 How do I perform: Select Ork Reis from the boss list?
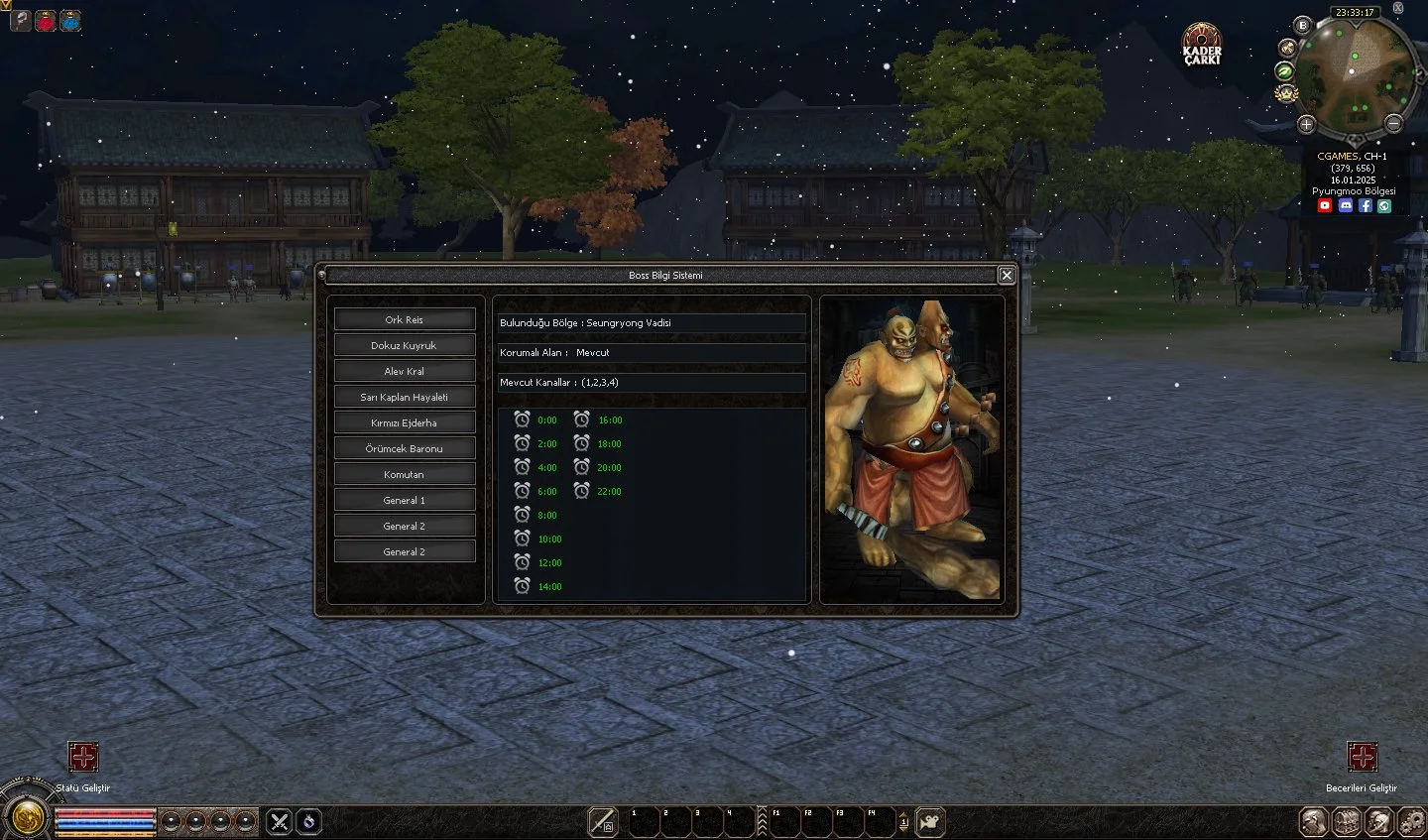click(405, 319)
